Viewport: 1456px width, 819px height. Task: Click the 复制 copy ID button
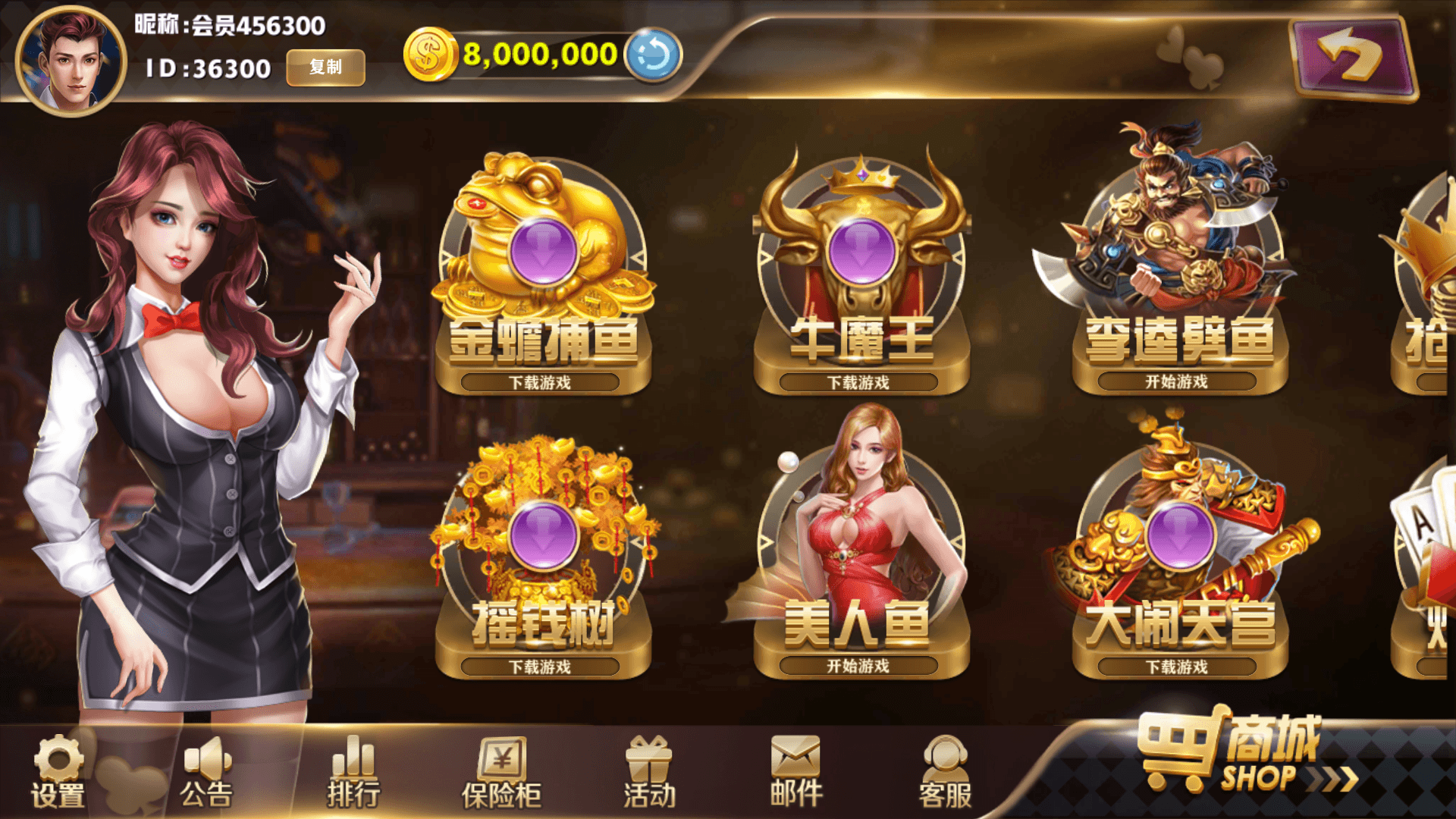325,67
